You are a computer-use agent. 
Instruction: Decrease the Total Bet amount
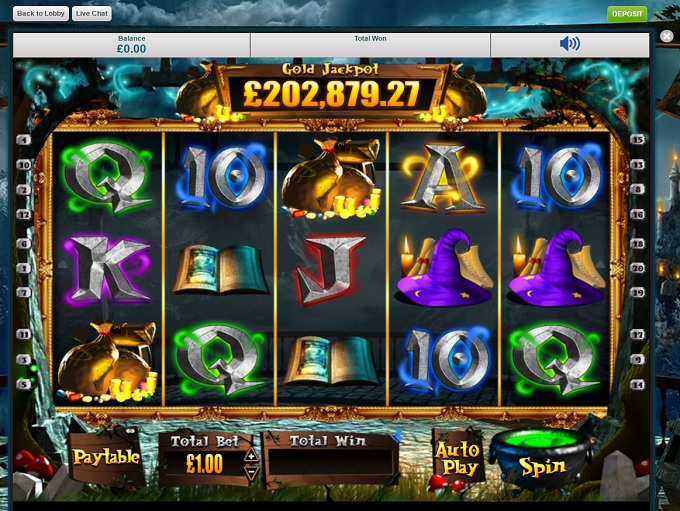tap(251, 471)
